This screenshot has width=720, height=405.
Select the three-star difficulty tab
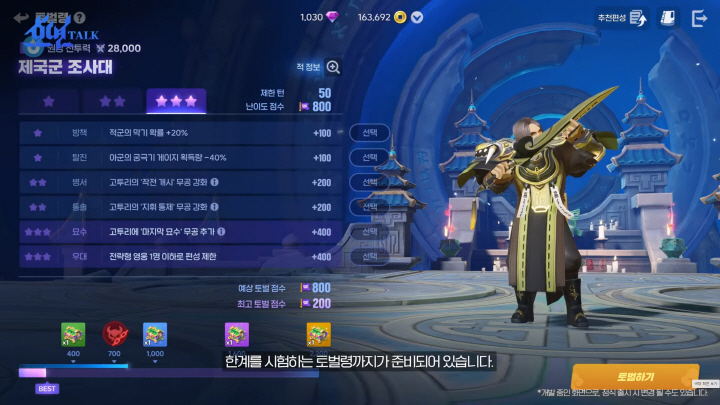[x=176, y=102]
